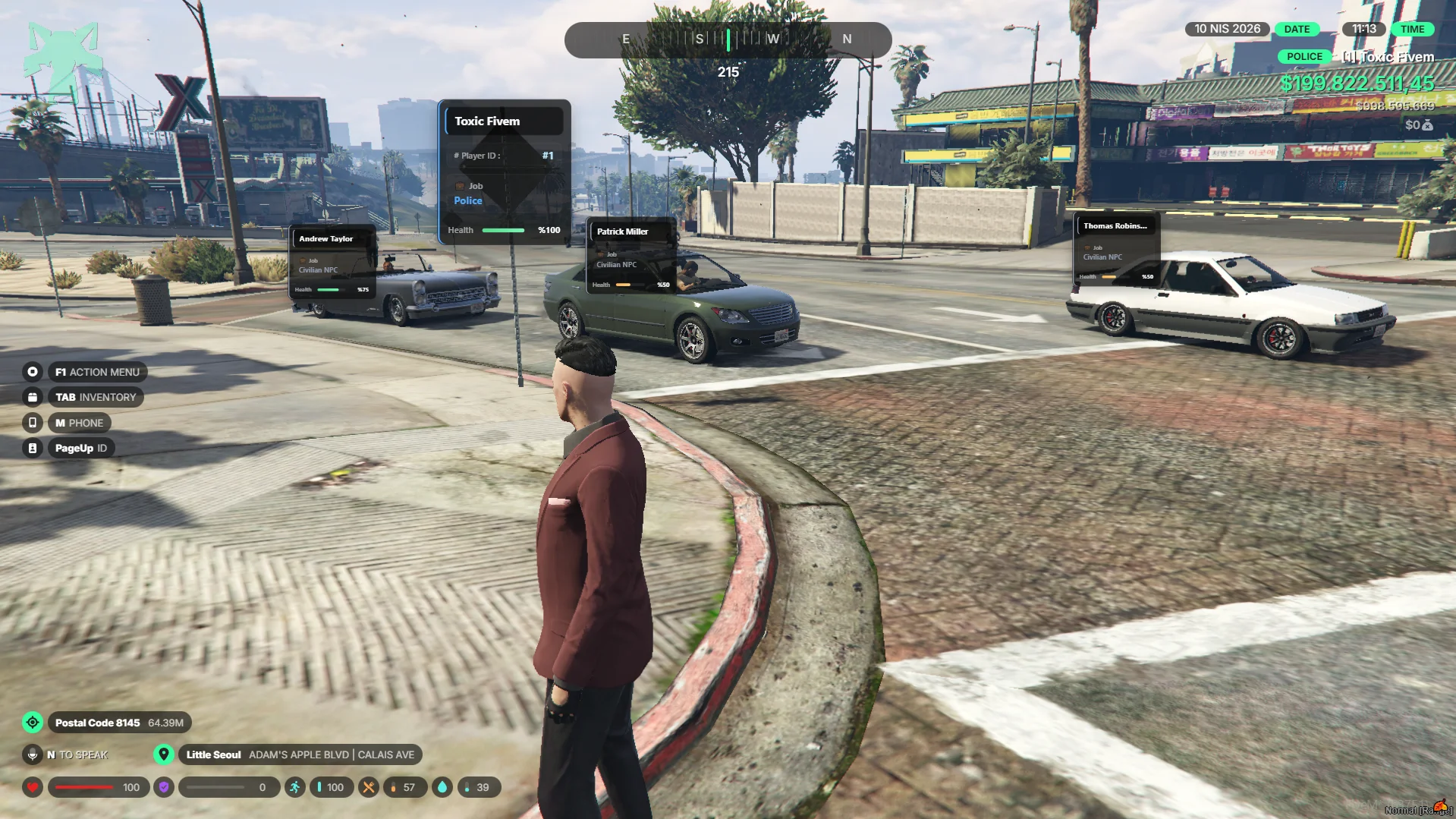This screenshot has width=1456, height=819.
Task: Open the phone icon
Action: pyautogui.click(x=33, y=423)
